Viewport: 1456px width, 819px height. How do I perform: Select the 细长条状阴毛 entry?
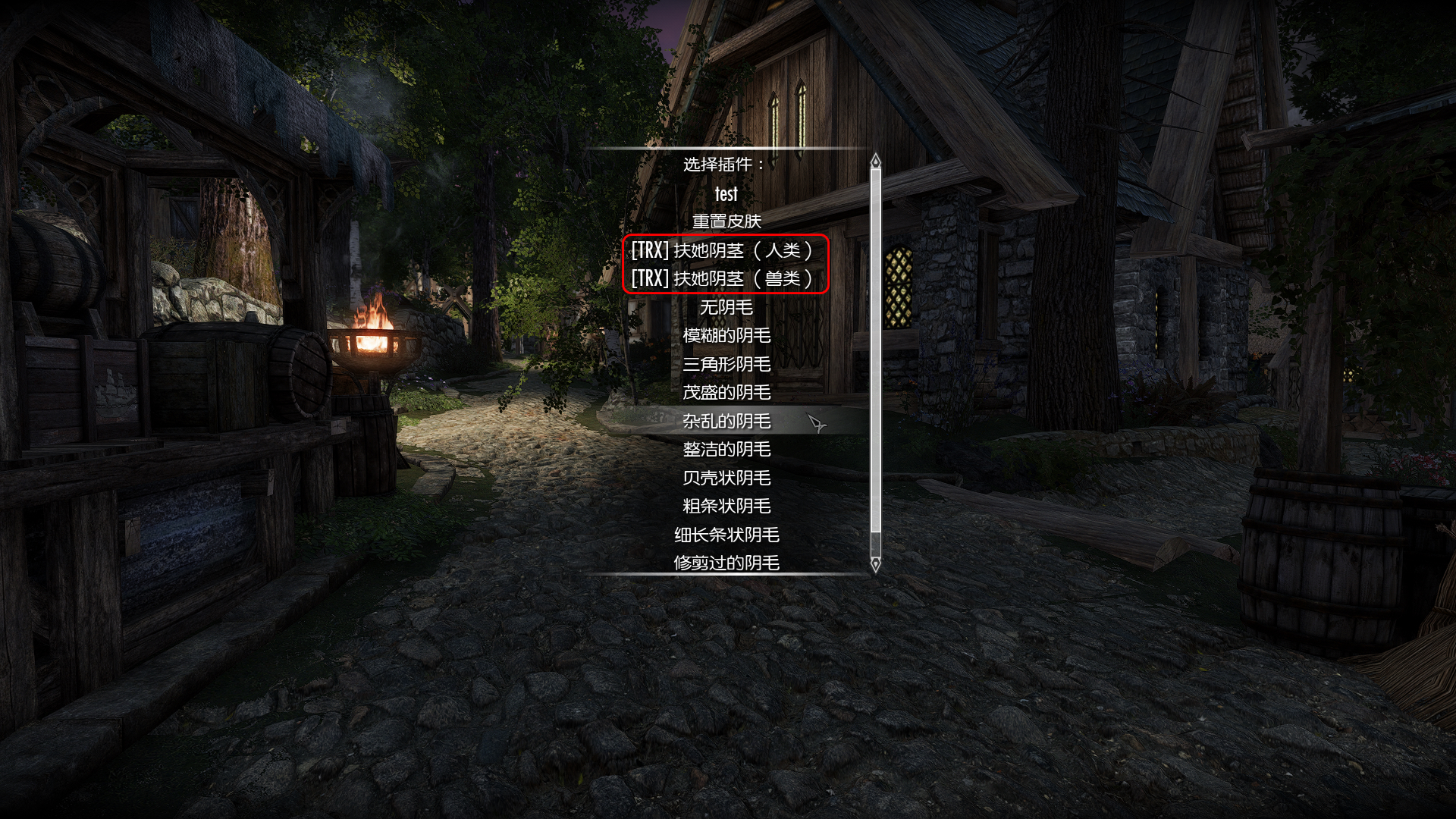click(x=726, y=535)
